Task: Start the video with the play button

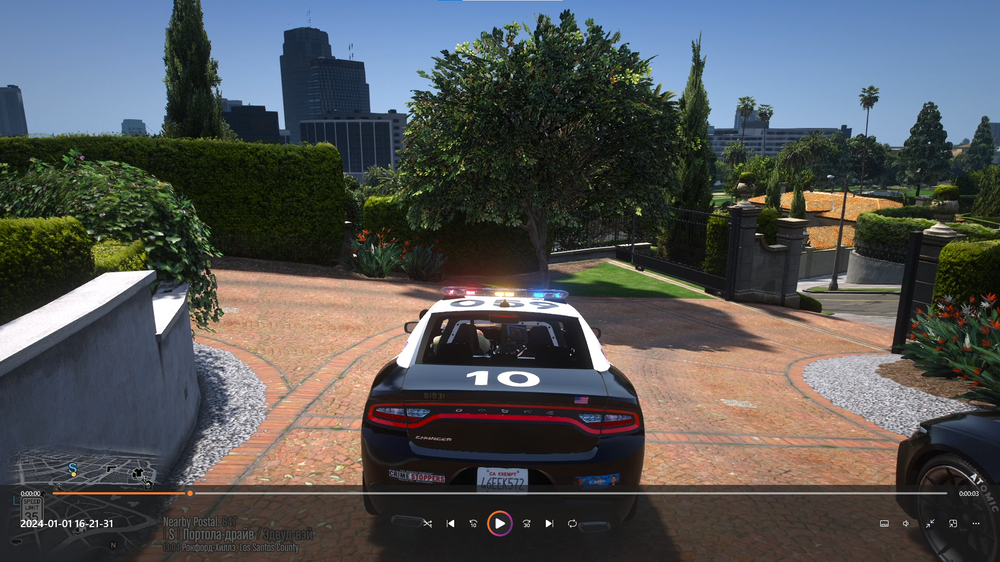Action: (499, 523)
